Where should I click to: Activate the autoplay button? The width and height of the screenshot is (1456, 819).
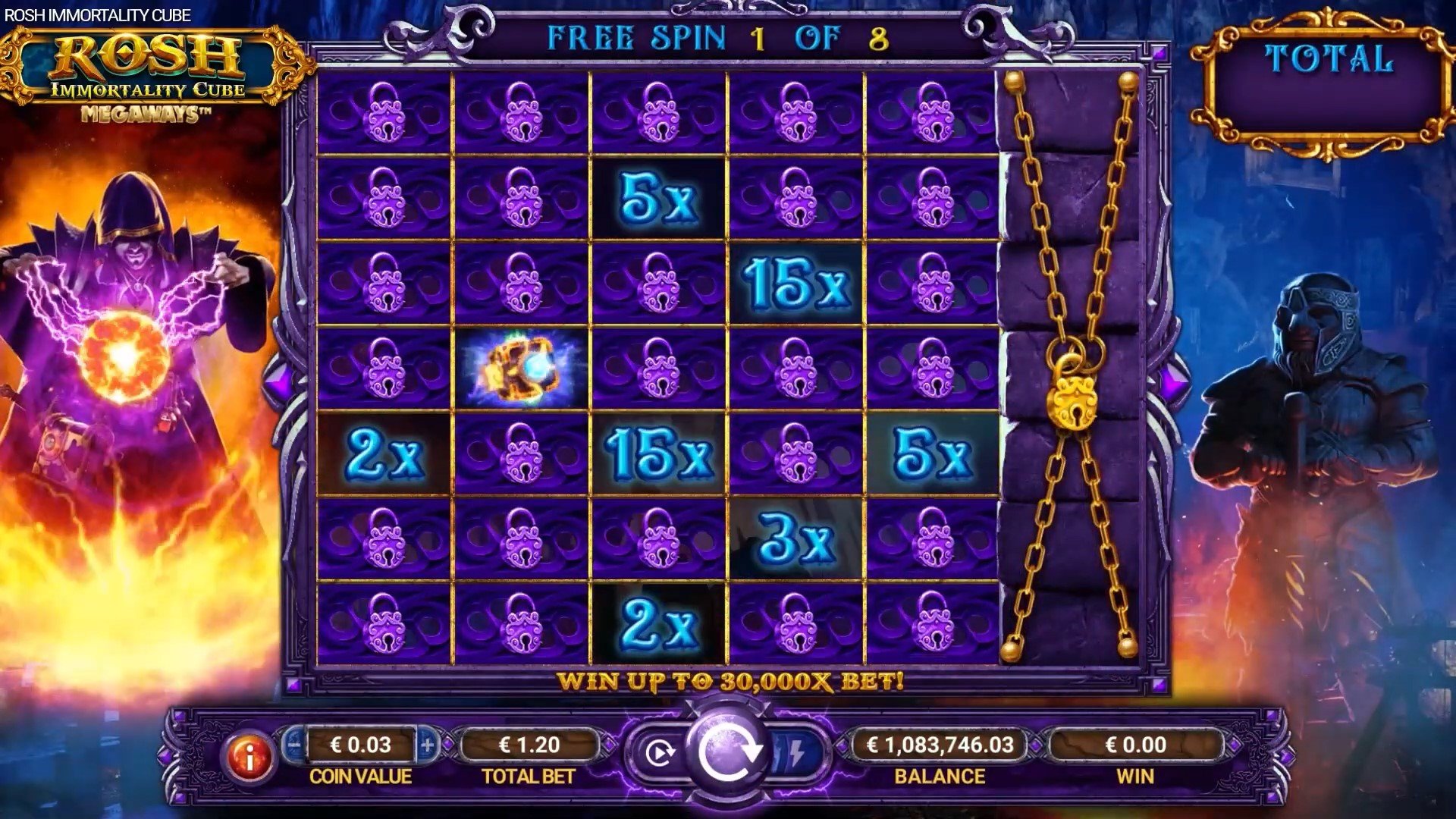pyautogui.click(x=659, y=753)
